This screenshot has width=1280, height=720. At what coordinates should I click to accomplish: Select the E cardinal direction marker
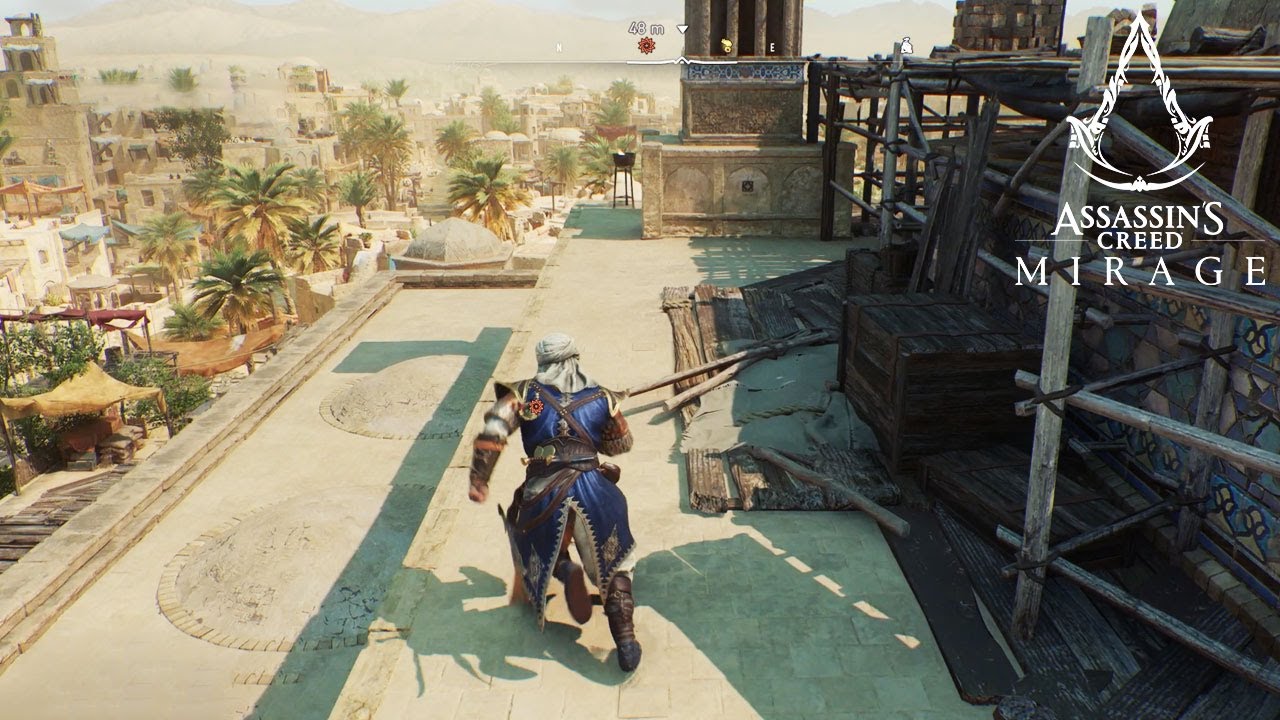pos(771,45)
